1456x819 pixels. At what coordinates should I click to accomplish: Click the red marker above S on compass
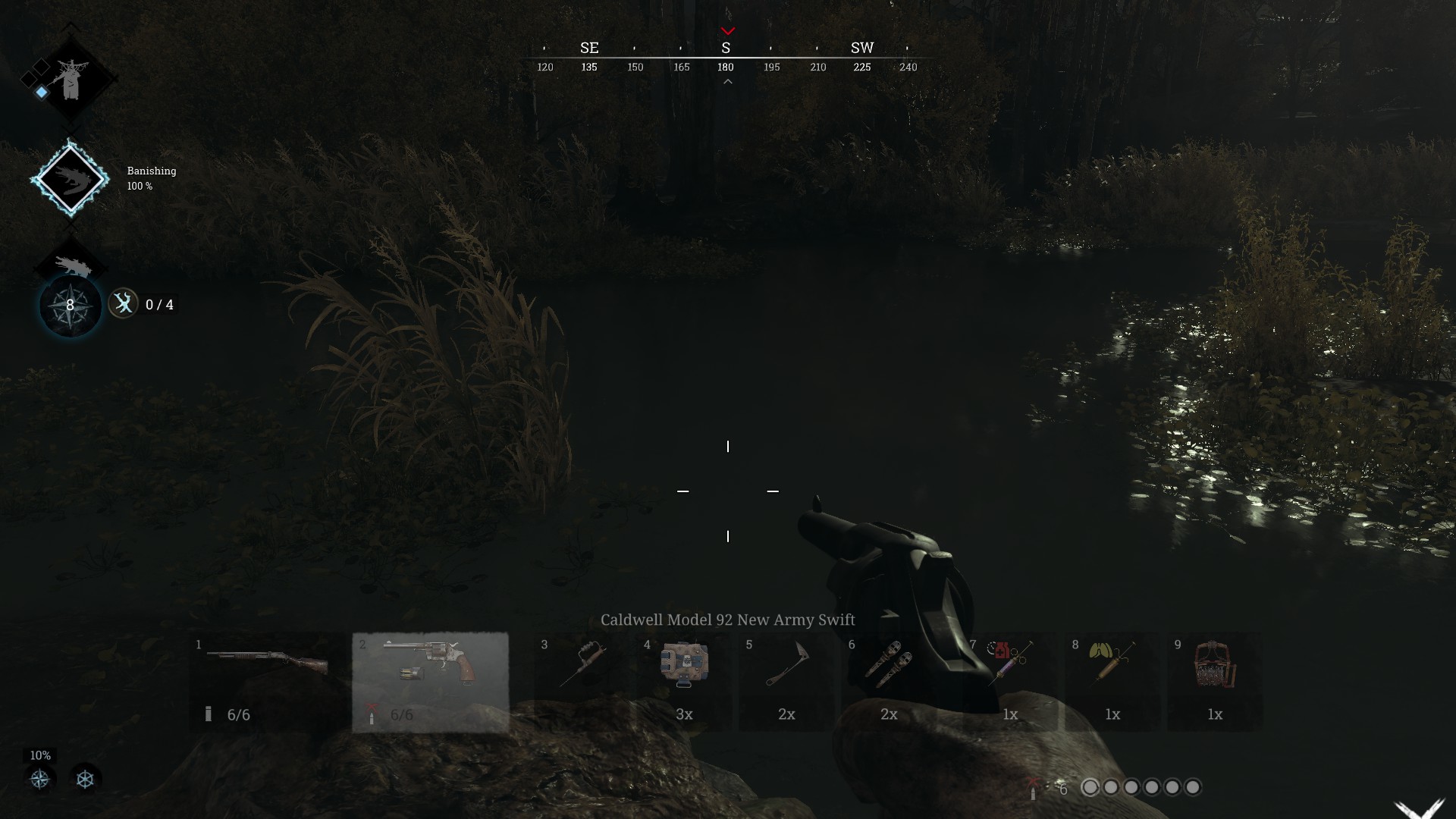729,31
